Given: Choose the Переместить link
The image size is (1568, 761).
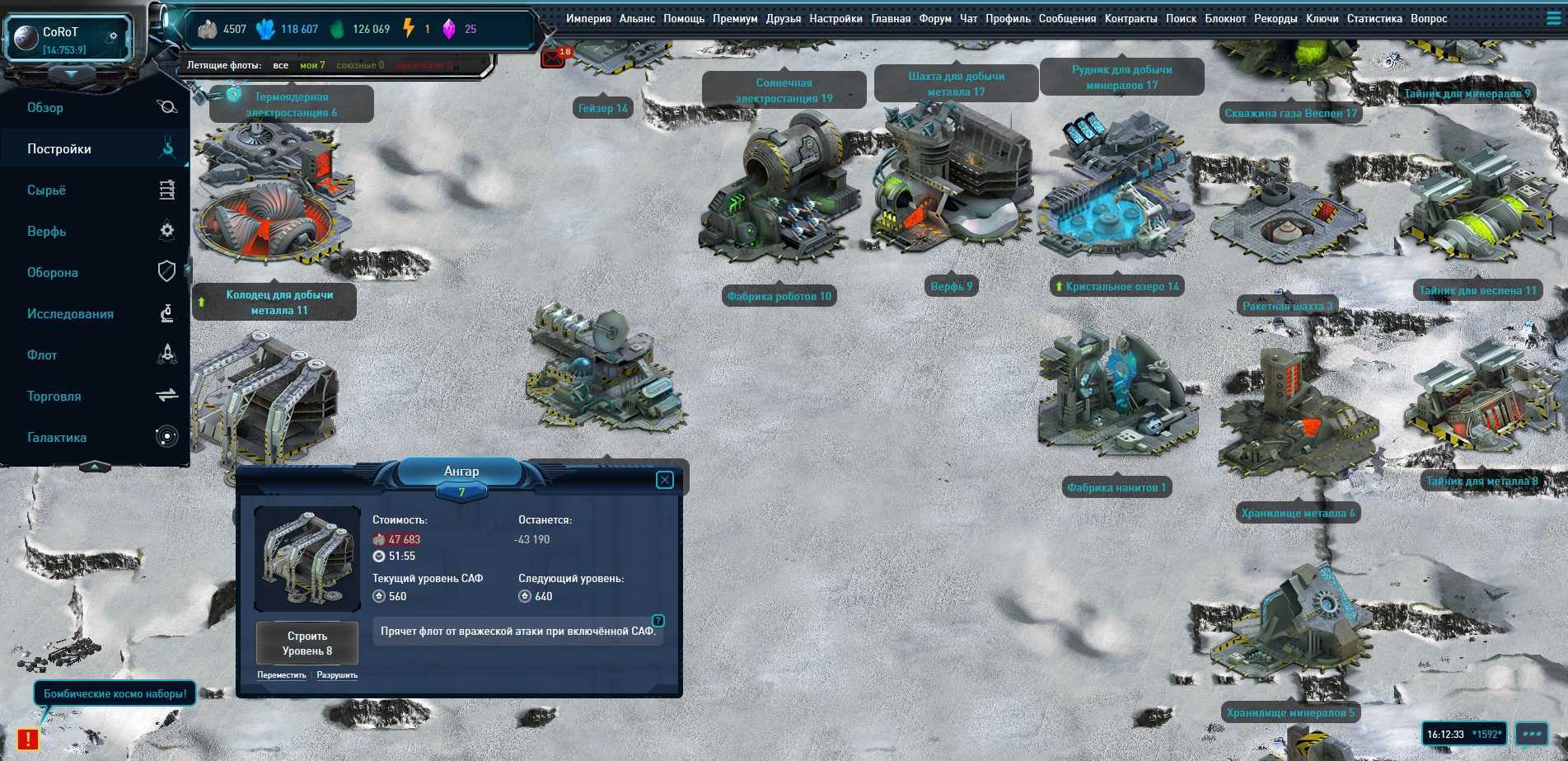Looking at the screenshot, I should click(281, 675).
